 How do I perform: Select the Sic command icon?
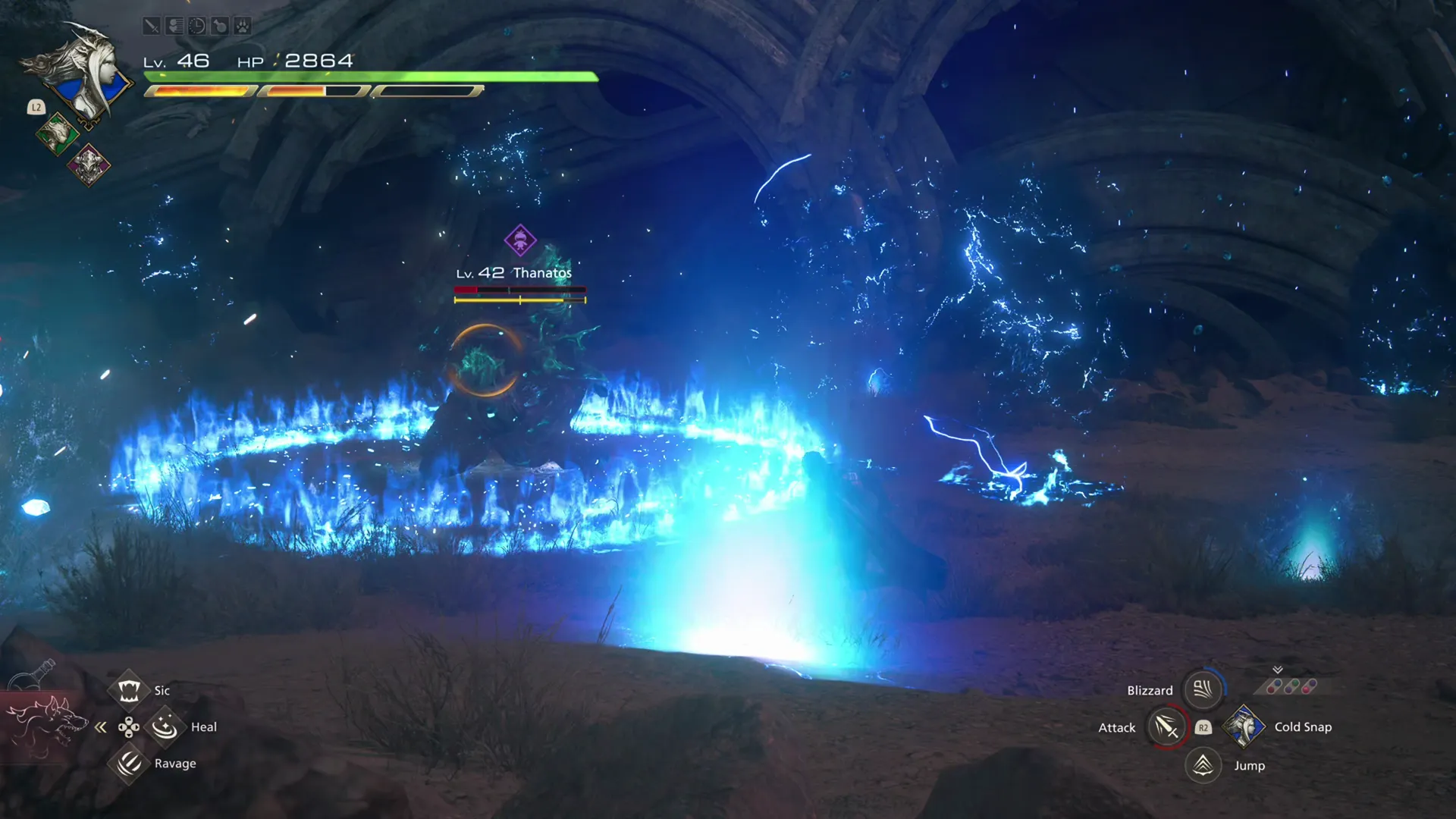[x=130, y=689]
